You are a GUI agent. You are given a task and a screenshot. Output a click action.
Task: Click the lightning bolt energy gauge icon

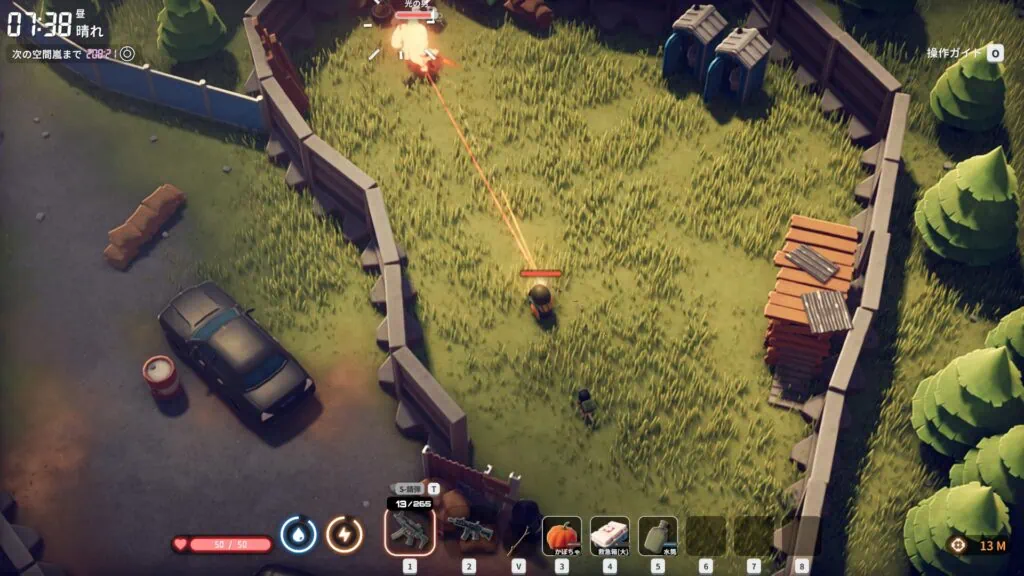coord(344,534)
